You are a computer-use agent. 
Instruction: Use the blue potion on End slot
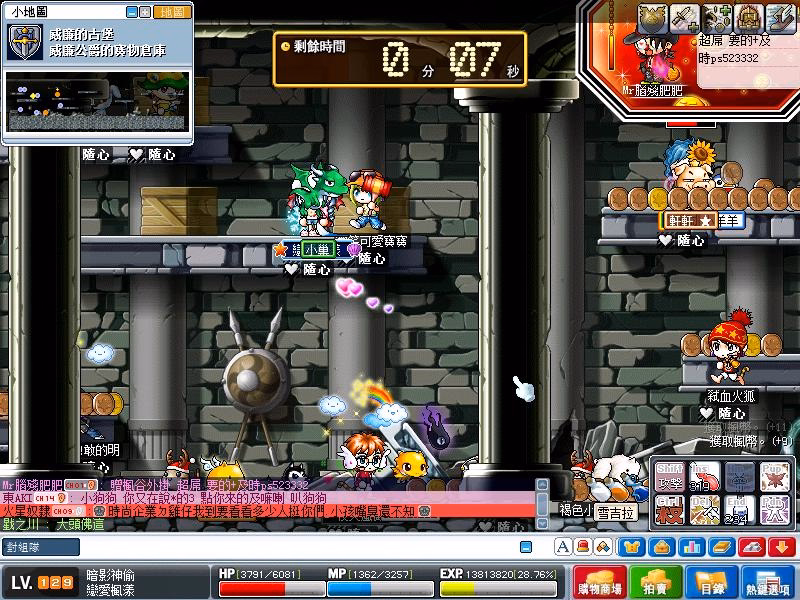740,509
